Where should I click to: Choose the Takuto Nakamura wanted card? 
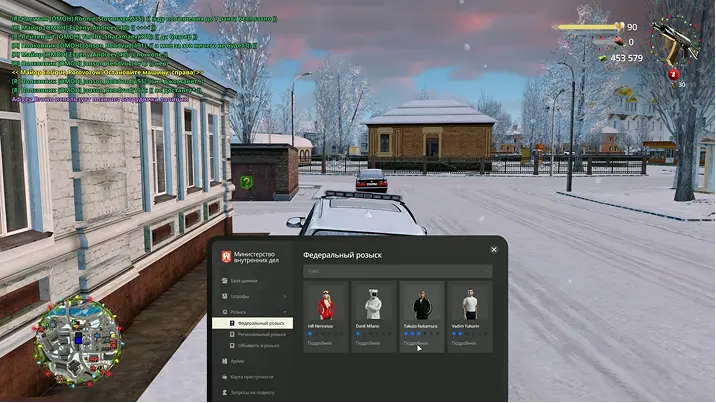click(x=422, y=306)
